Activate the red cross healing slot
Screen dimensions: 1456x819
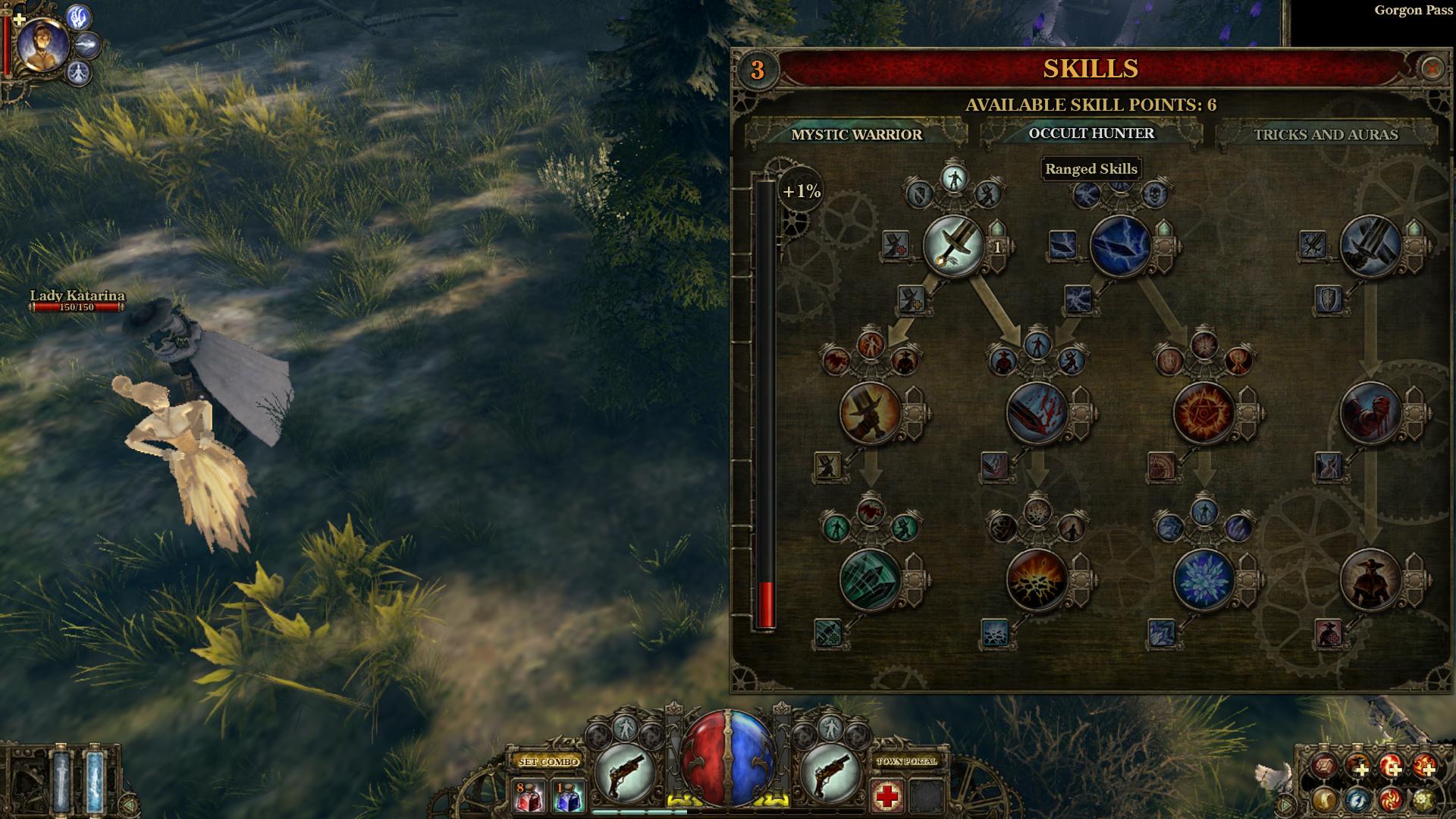[x=887, y=796]
